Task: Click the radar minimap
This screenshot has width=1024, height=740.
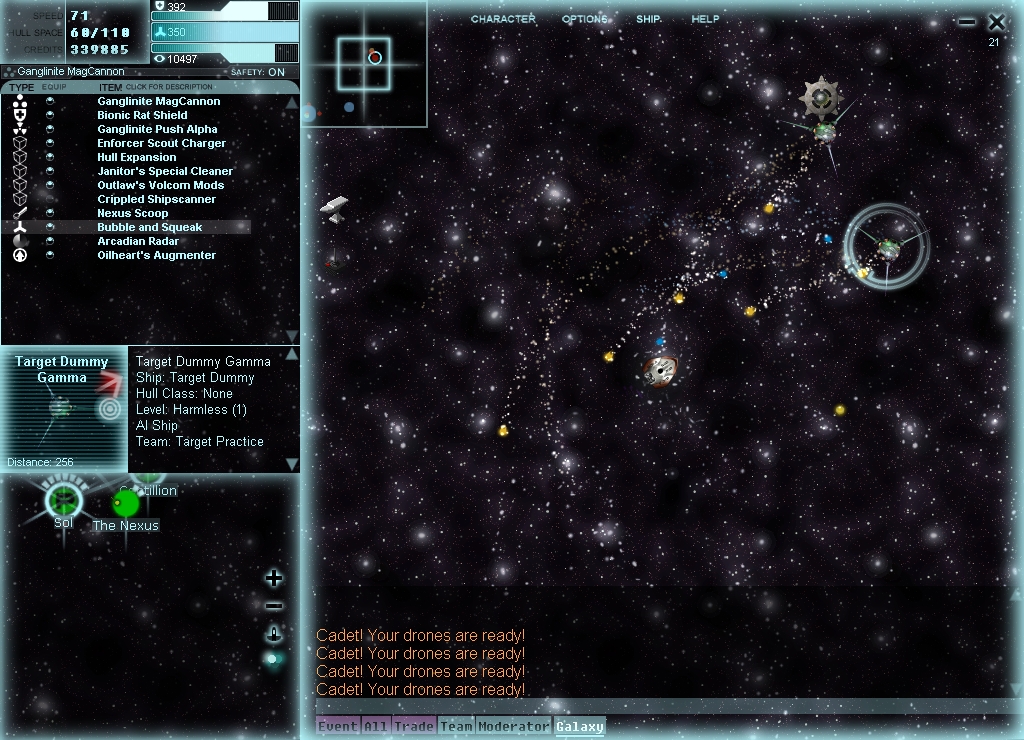Action: [363, 64]
